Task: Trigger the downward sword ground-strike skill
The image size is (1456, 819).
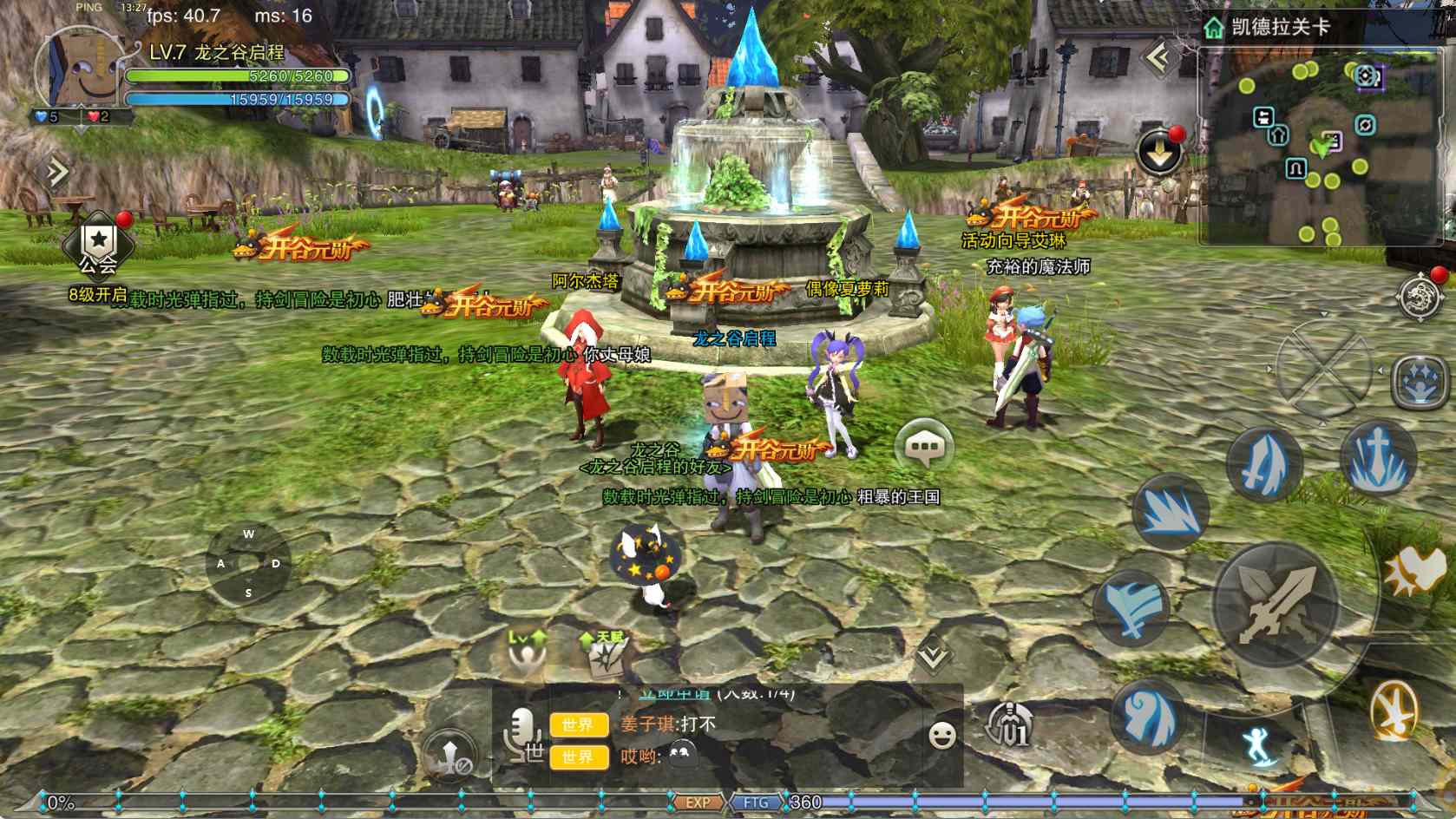Action: click(x=1378, y=457)
